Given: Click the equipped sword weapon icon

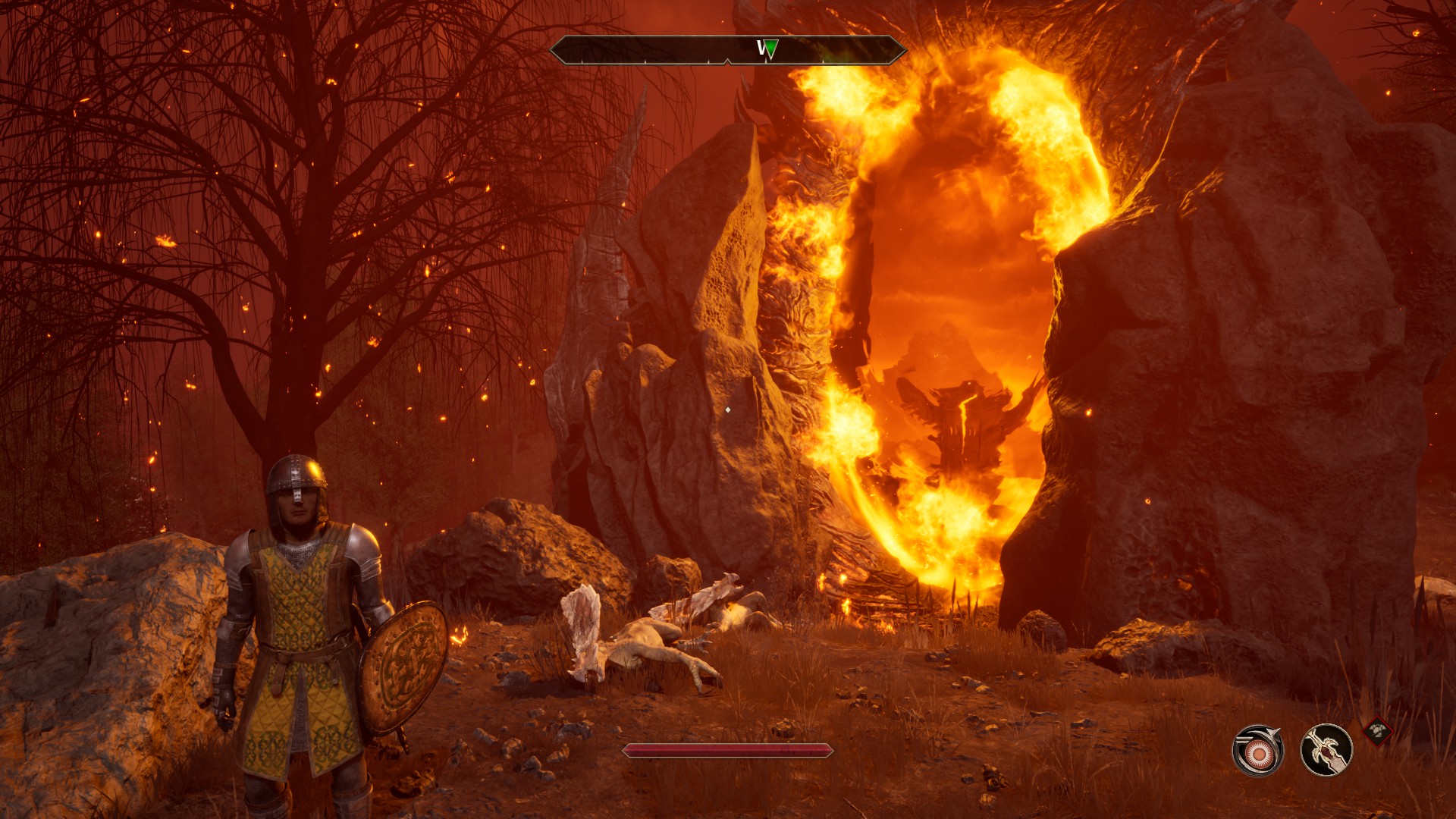Looking at the screenshot, I should (x=1326, y=750).
